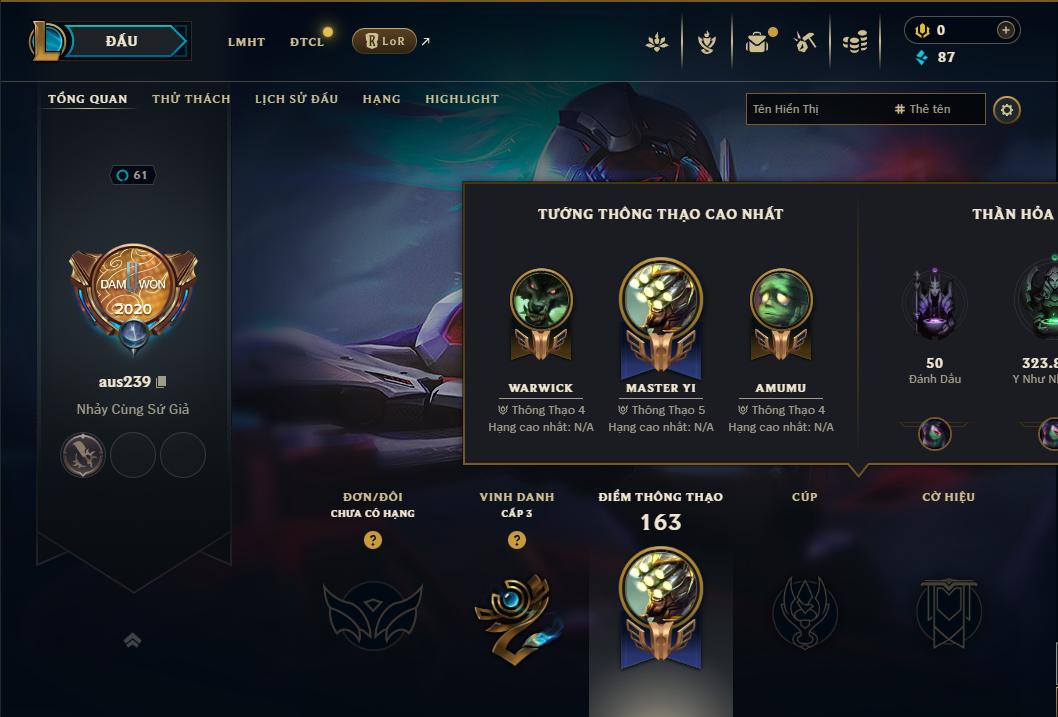Click the Tên Hiển Thị search field
The image size is (1058, 717).
[x=815, y=109]
